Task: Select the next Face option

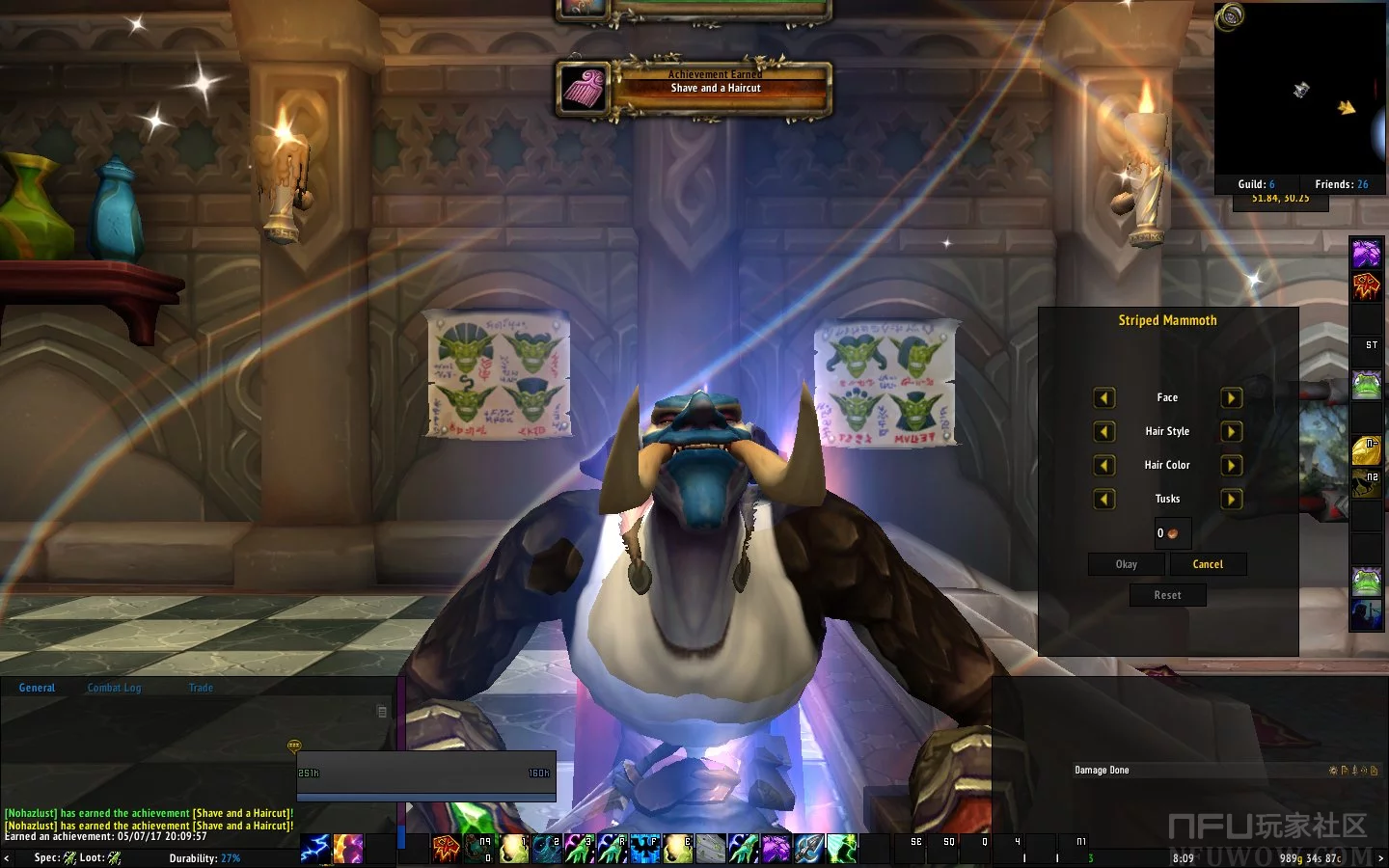Action: (1231, 398)
